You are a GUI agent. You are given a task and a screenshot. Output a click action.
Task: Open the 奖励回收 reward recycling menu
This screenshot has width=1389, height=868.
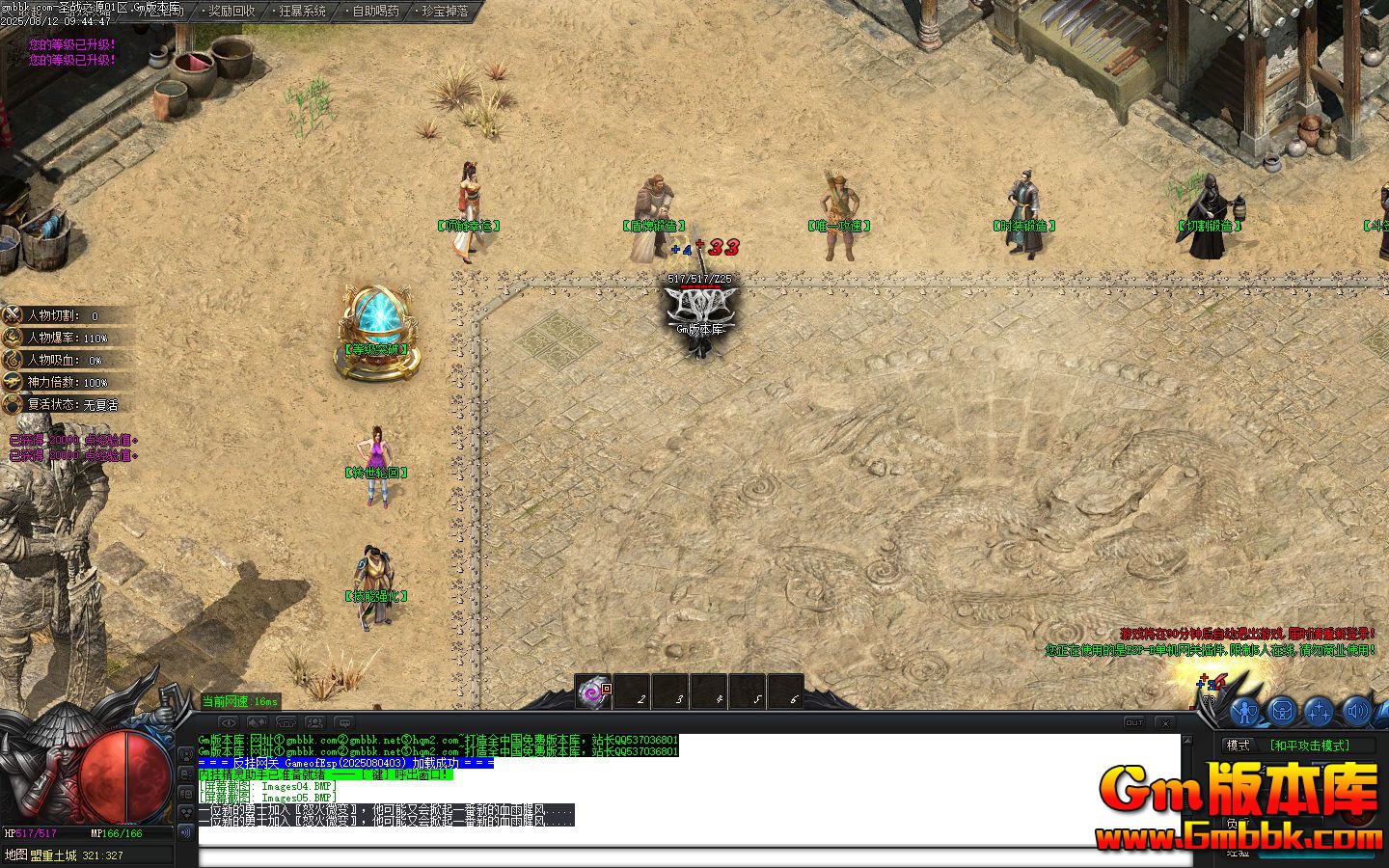231,12
